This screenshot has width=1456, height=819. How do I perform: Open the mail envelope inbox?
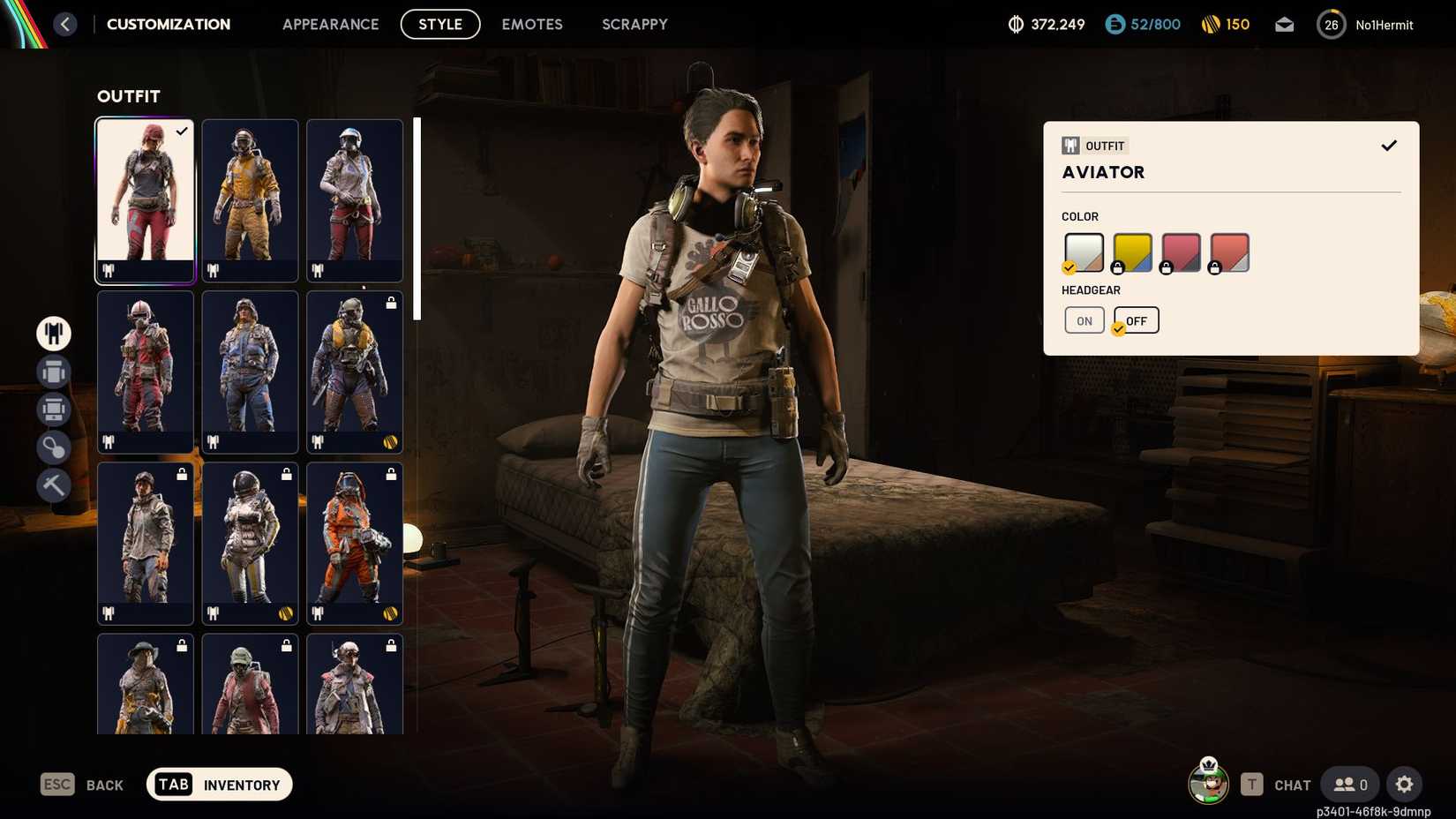point(1284,24)
